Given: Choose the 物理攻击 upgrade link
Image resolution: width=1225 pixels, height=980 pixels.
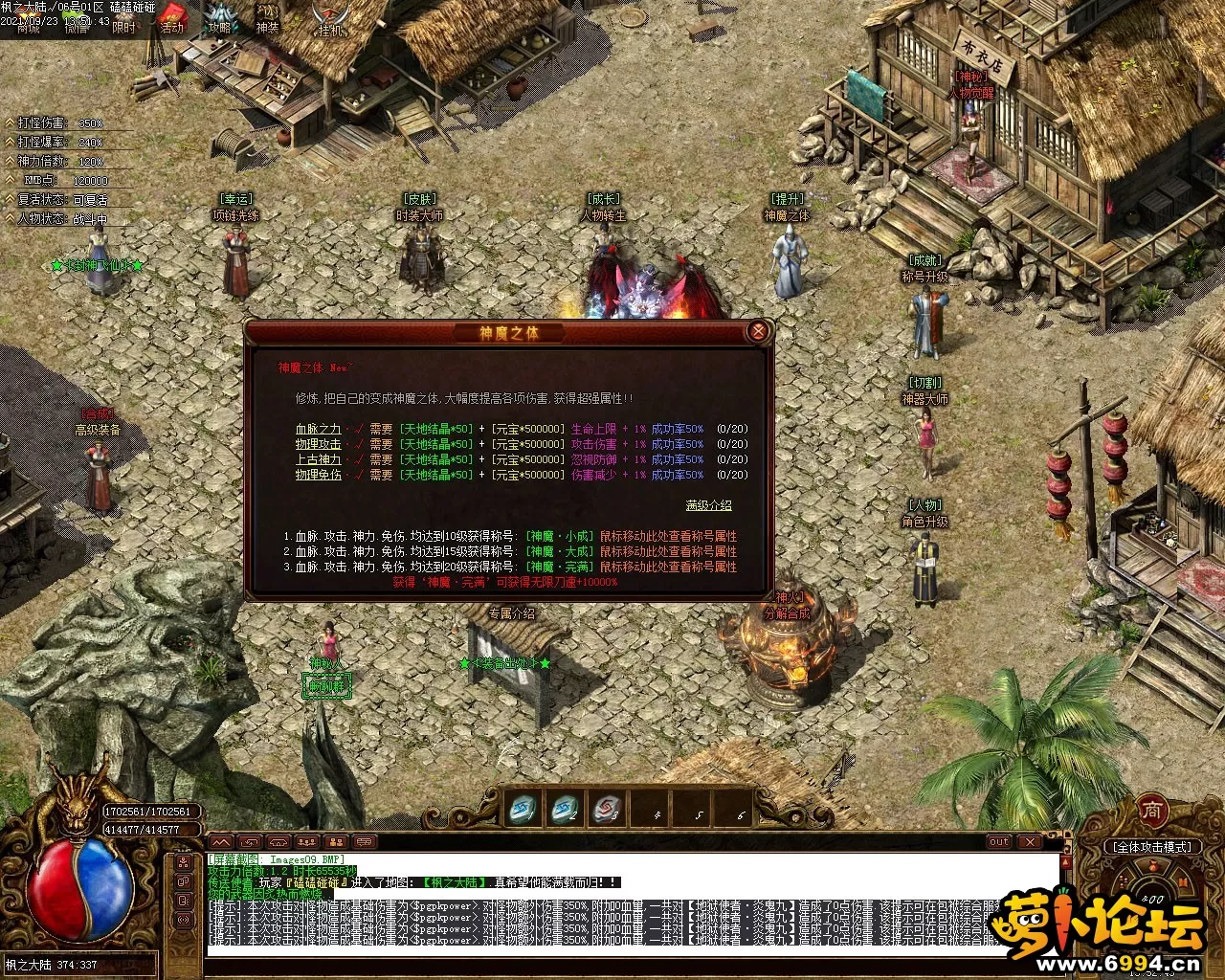Looking at the screenshot, I should pyautogui.click(x=318, y=445).
